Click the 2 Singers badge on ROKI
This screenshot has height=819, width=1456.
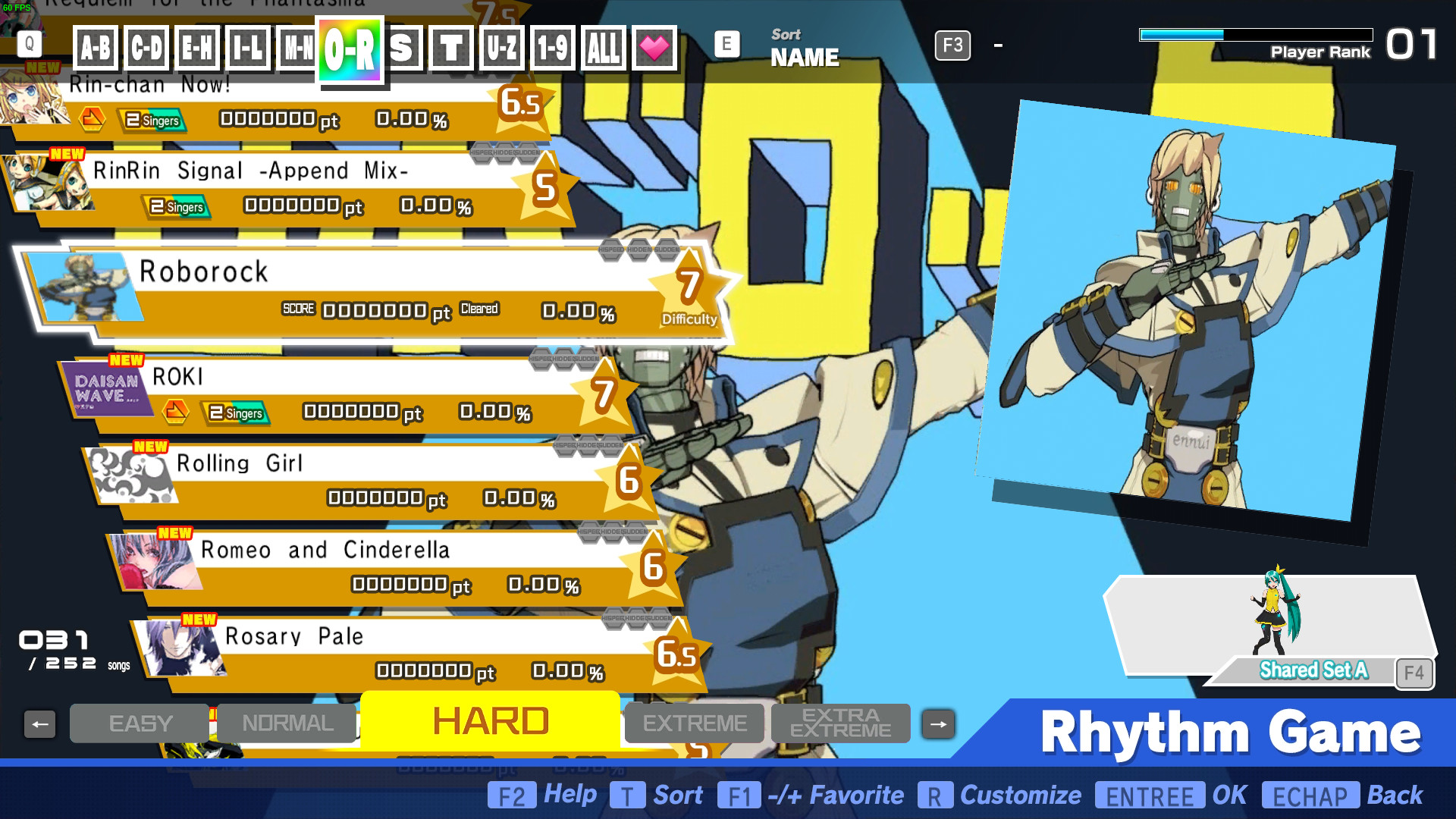(x=235, y=414)
